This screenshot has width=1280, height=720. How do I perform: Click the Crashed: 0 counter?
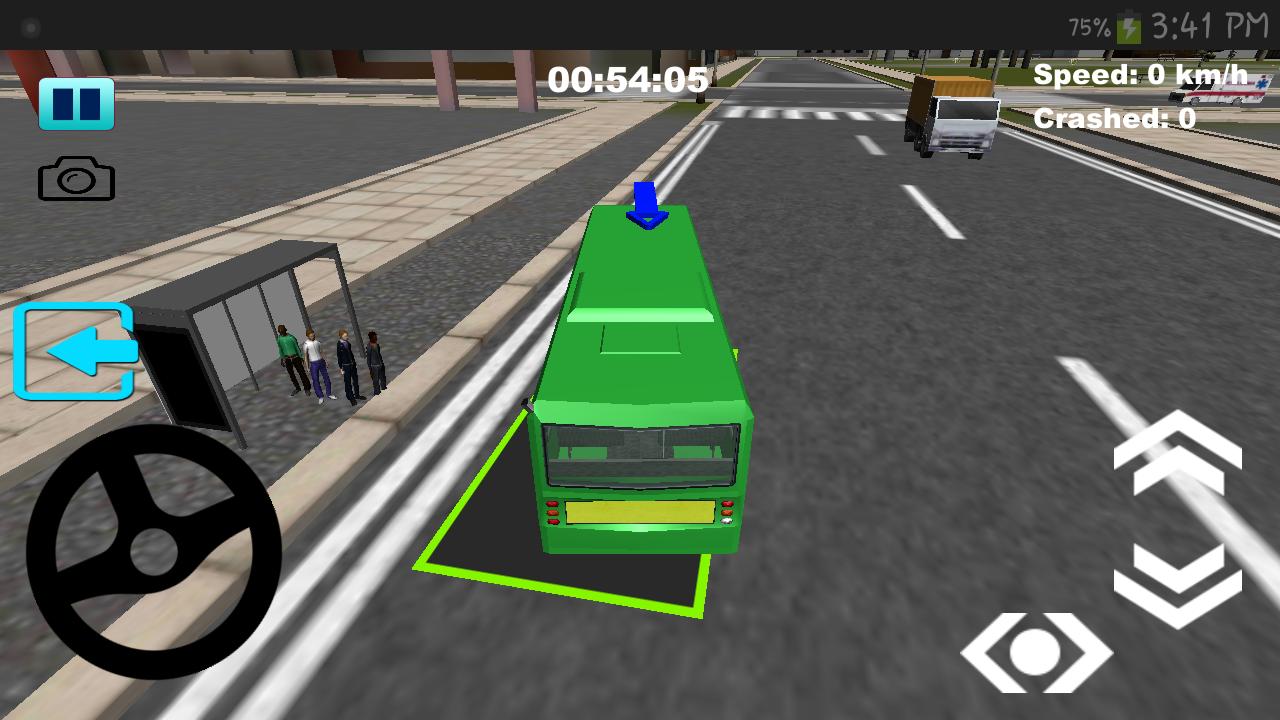click(1117, 117)
